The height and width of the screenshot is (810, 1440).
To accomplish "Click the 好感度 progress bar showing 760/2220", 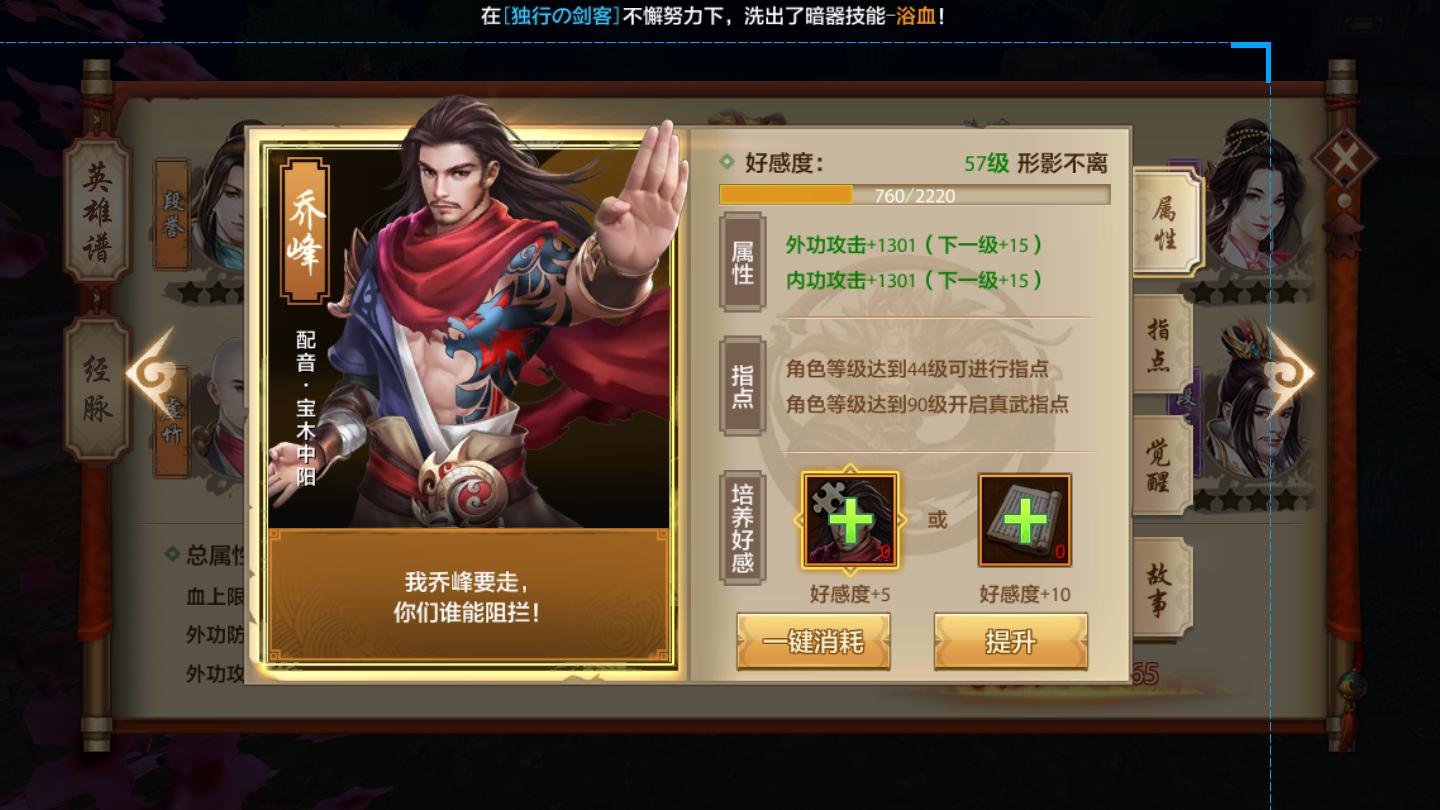I will (x=917, y=196).
